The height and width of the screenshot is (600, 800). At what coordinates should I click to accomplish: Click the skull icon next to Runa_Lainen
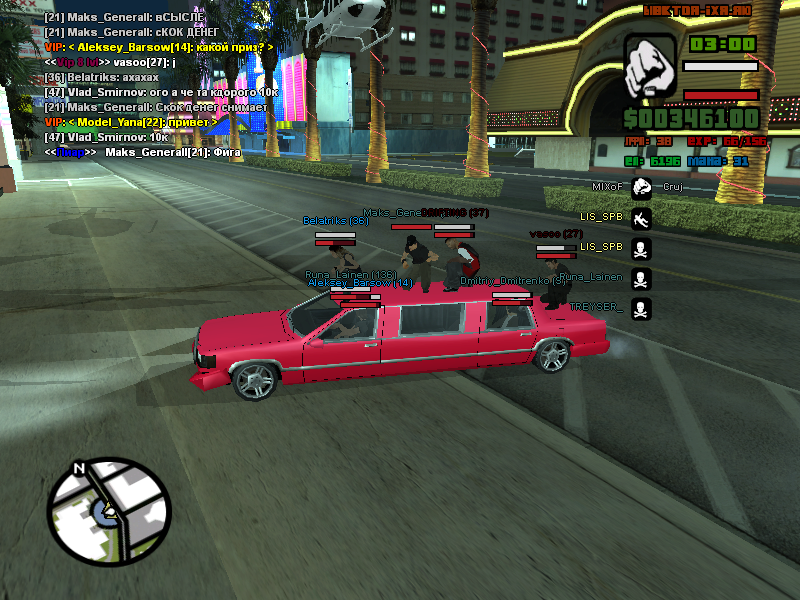coord(641,278)
